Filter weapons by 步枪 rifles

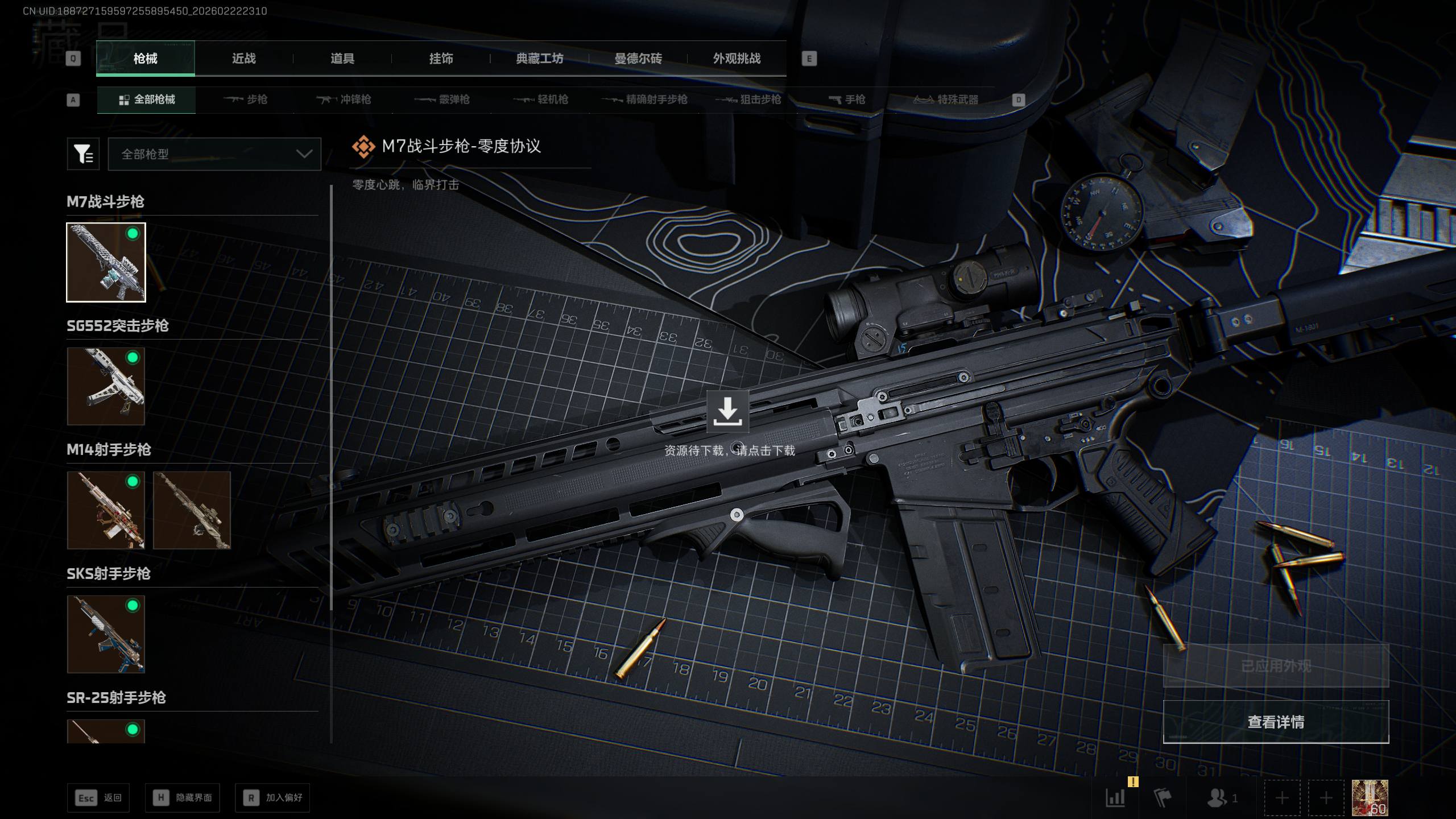point(246,100)
